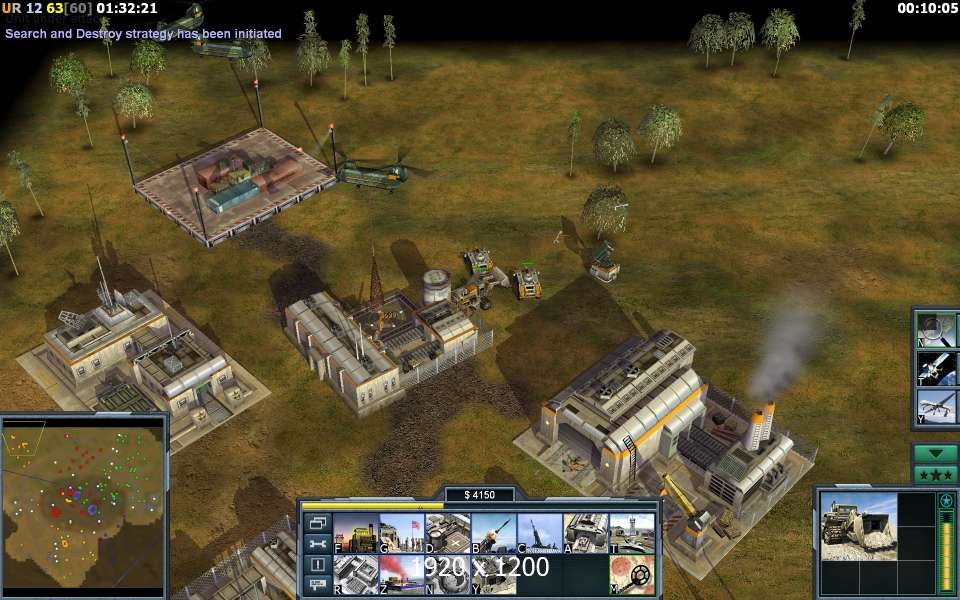Launch the Spy Drone special power
960x600 pixels.
click(937, 406)
